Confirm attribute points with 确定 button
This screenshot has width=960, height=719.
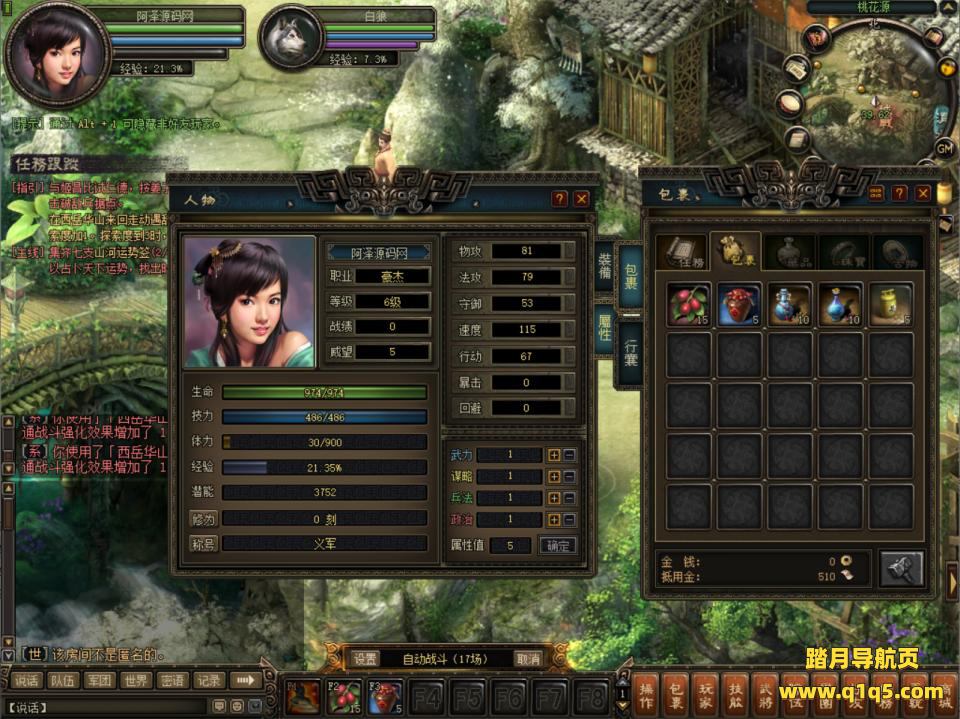(557, 546)
